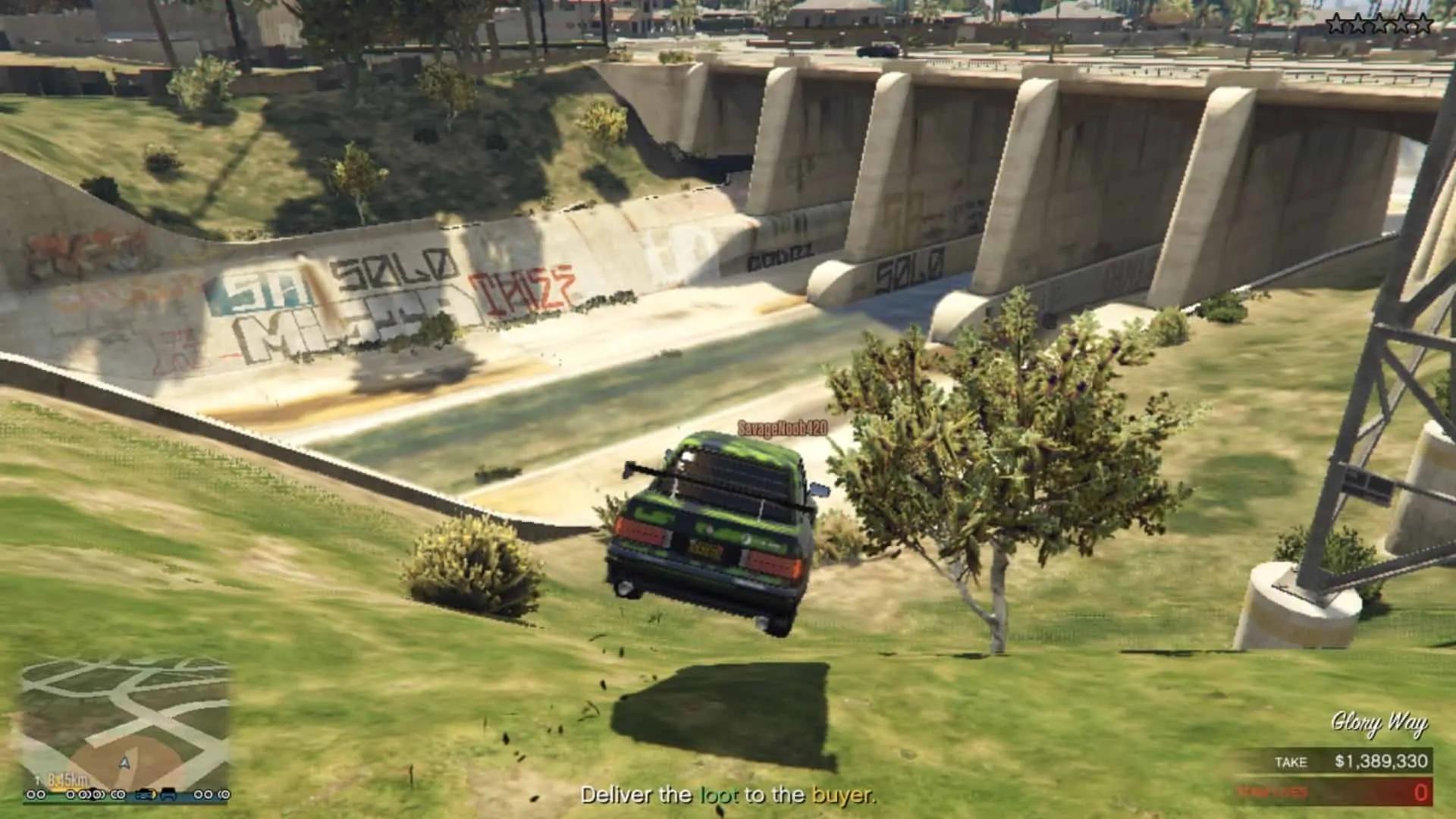
Task: Select the Glory Way mission title
Action: [1382, 723]
